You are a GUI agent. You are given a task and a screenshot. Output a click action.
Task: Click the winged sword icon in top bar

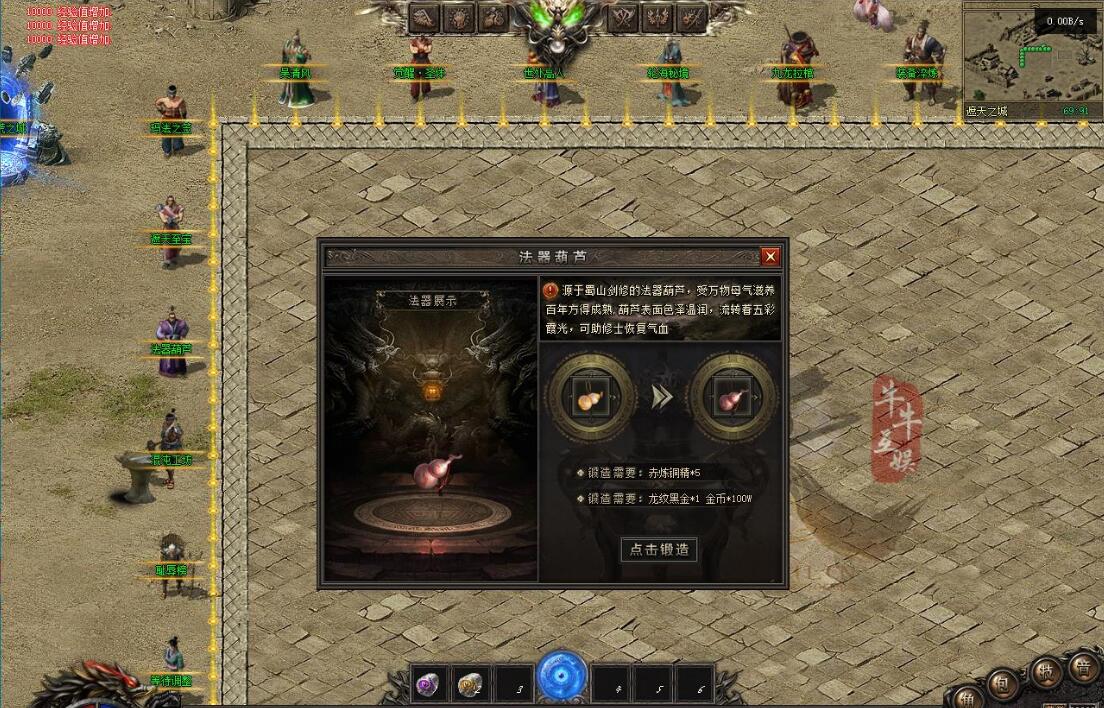[691, 17]
